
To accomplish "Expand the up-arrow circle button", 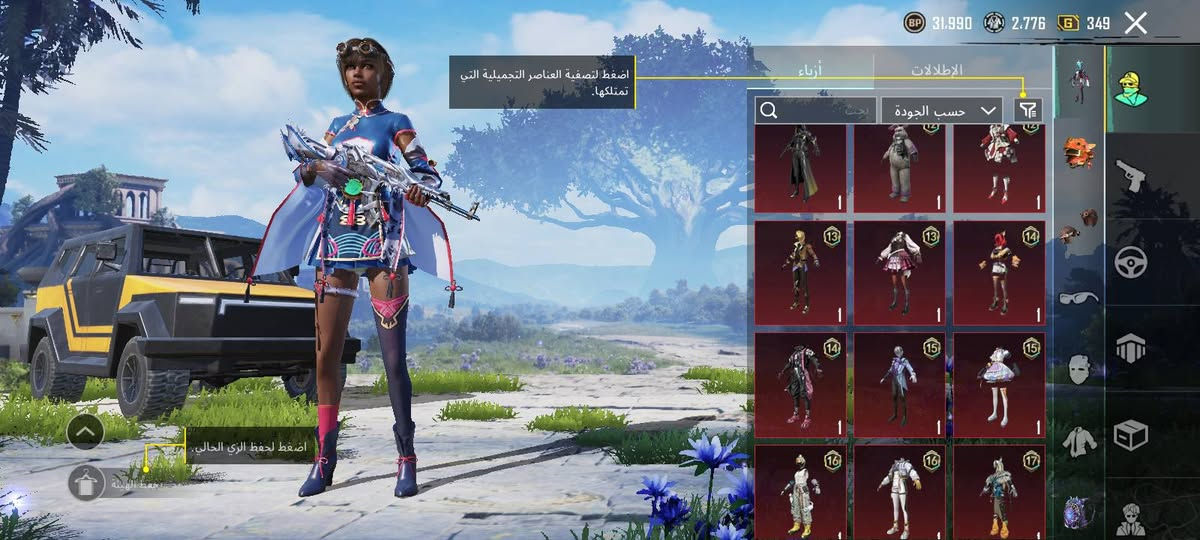I will pyautogui.click(x=86, y=432).
